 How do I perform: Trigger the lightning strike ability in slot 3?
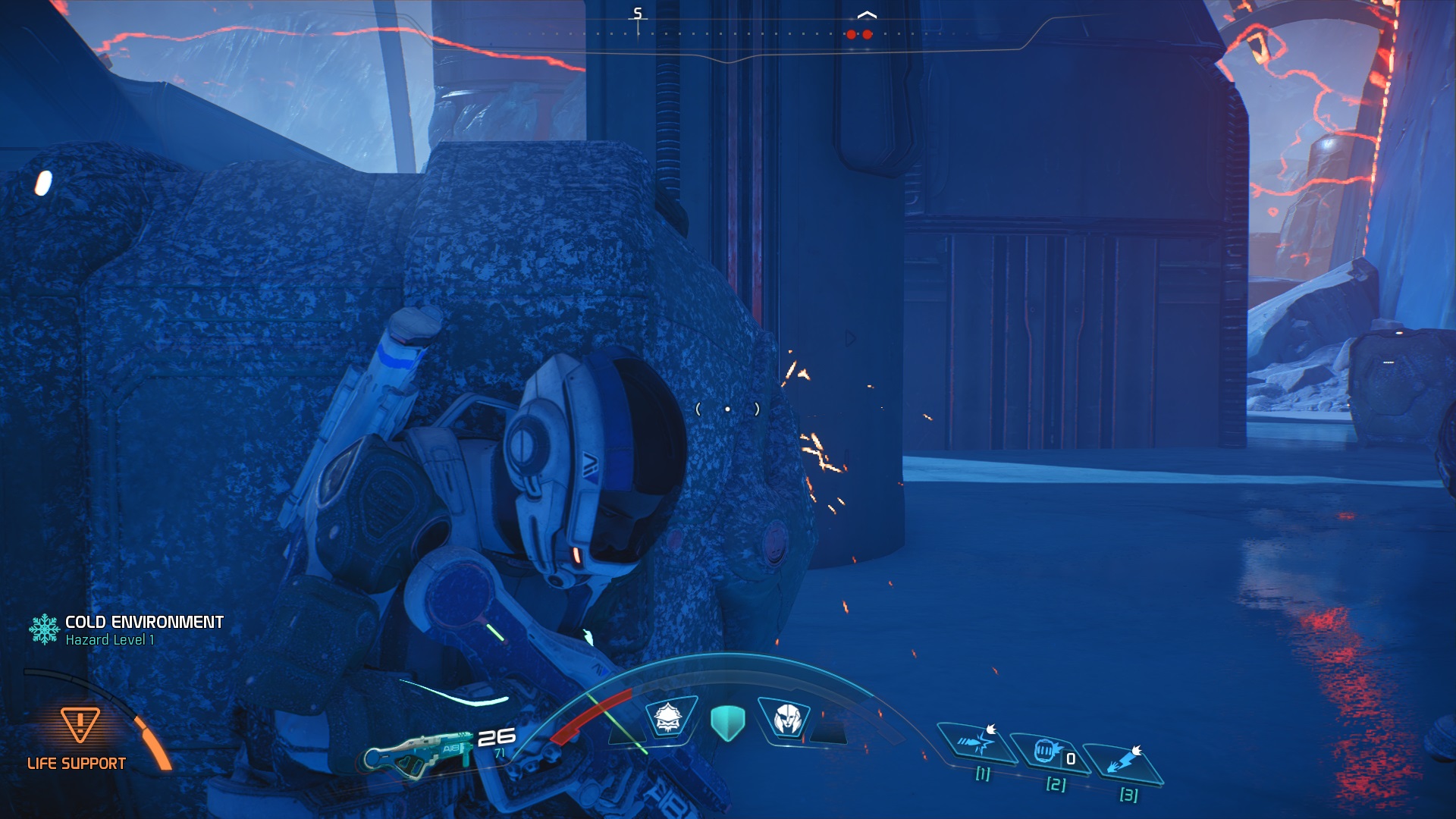1123,761
